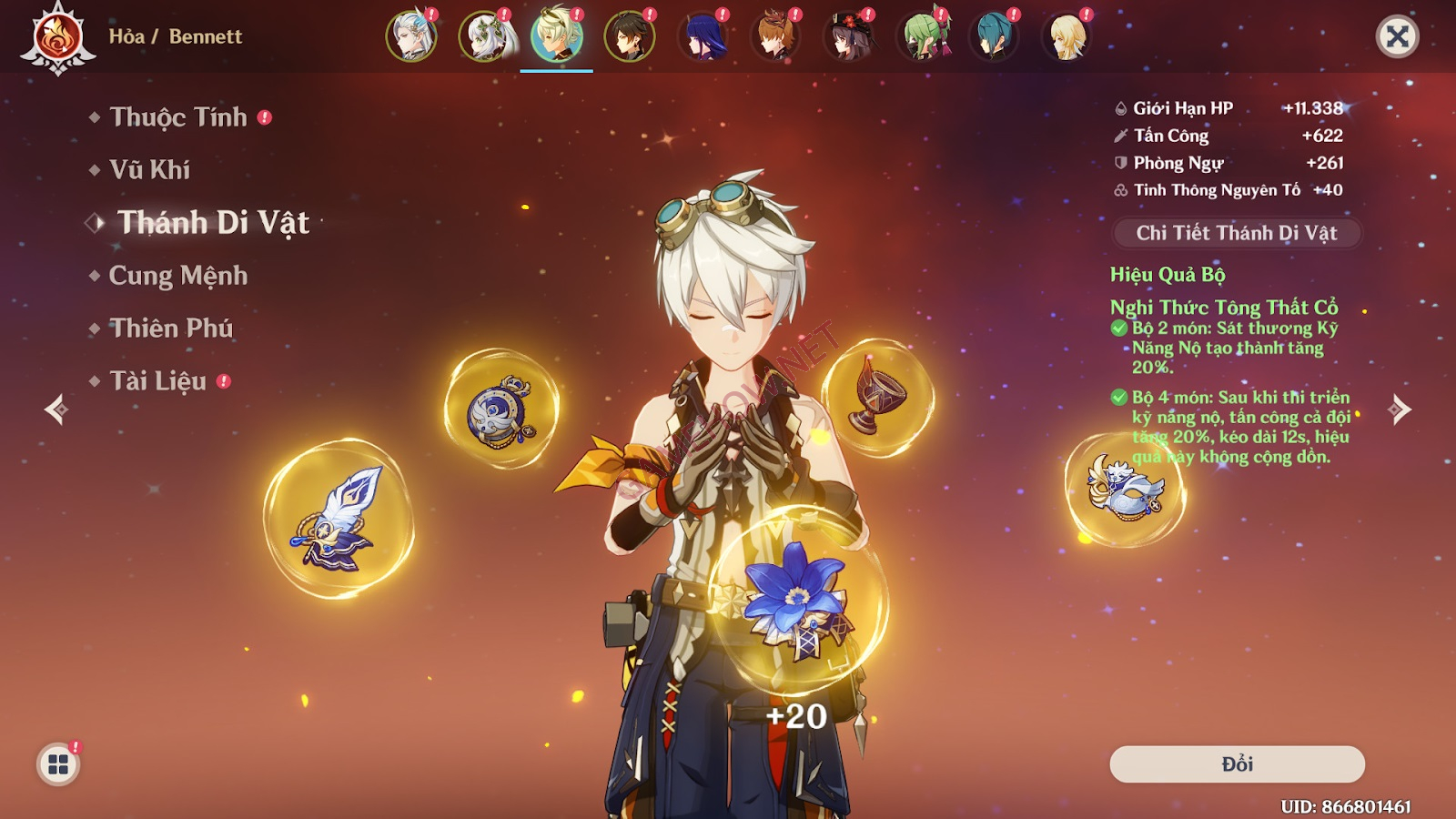This screenshot has width=1456, height=819.
Task: Click the Chi Tiết Thánh Di Vật button
Action: click(x=1237, y=233)
